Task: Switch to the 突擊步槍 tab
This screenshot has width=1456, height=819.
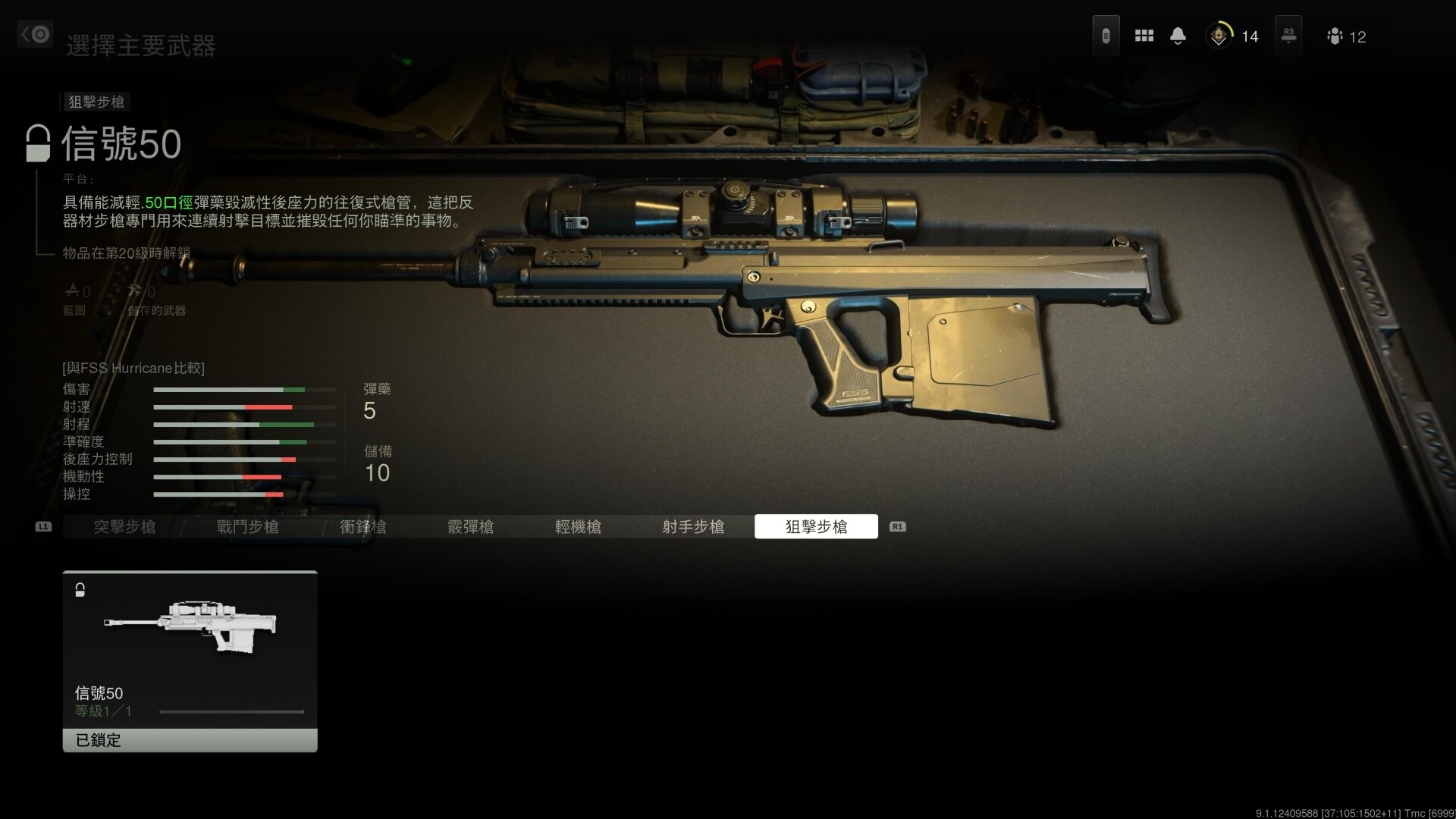Action: 124,526
